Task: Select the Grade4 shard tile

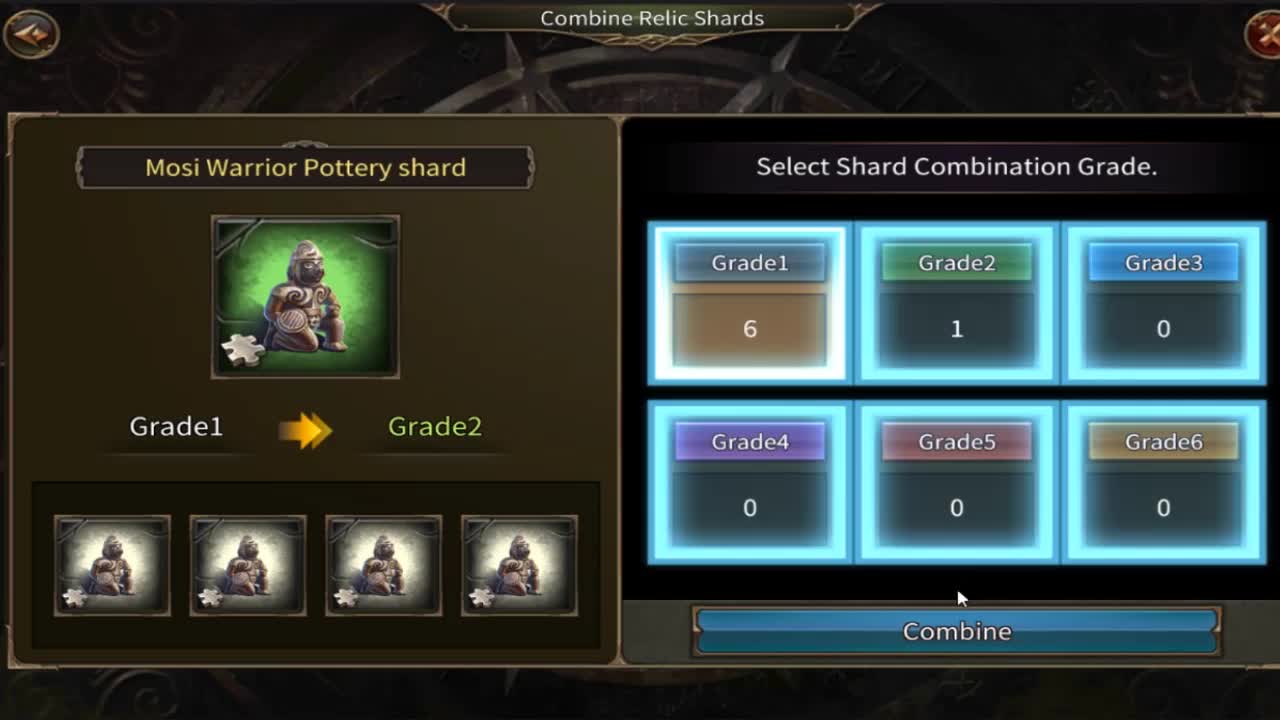Action: [749, 482]
